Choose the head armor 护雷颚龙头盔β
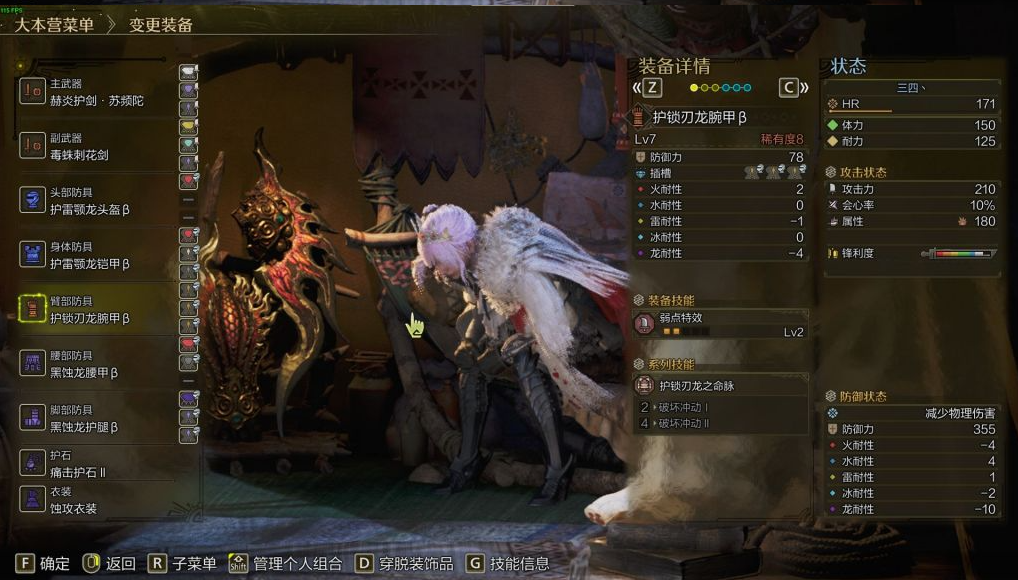 pyautogui.click(x=95, y=201)
